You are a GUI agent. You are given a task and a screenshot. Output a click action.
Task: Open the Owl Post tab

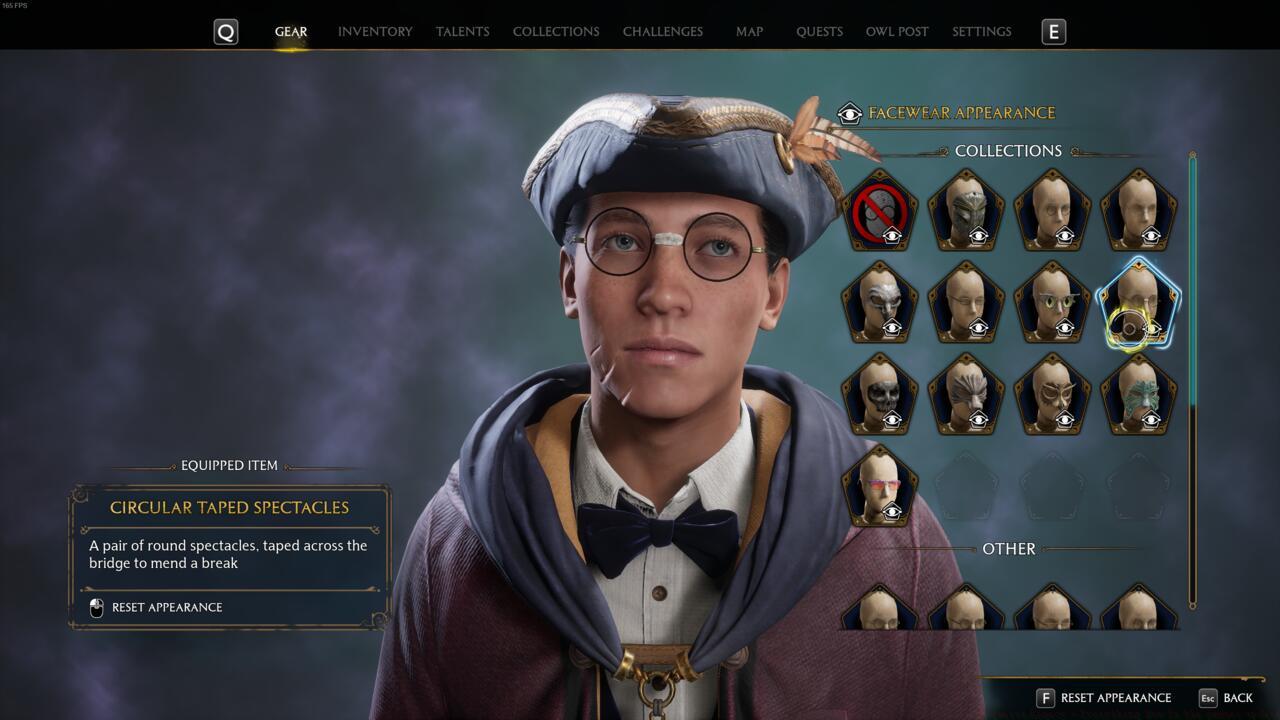pos(897,32)
